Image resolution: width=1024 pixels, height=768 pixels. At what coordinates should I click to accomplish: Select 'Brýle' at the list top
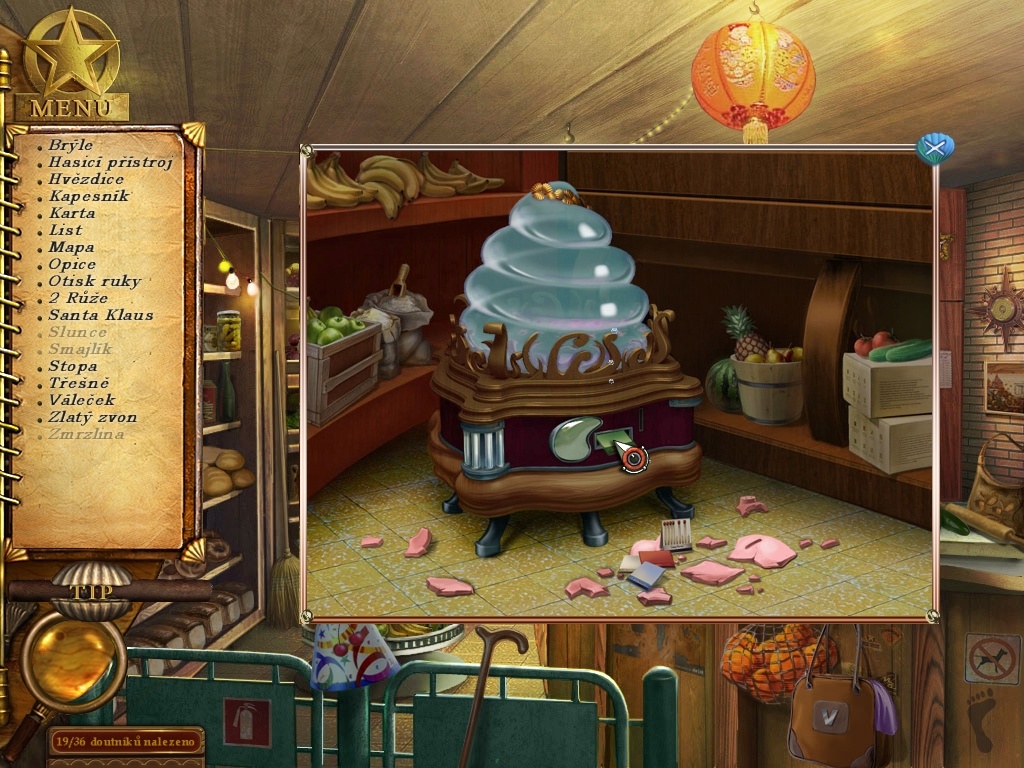[71, 145]
